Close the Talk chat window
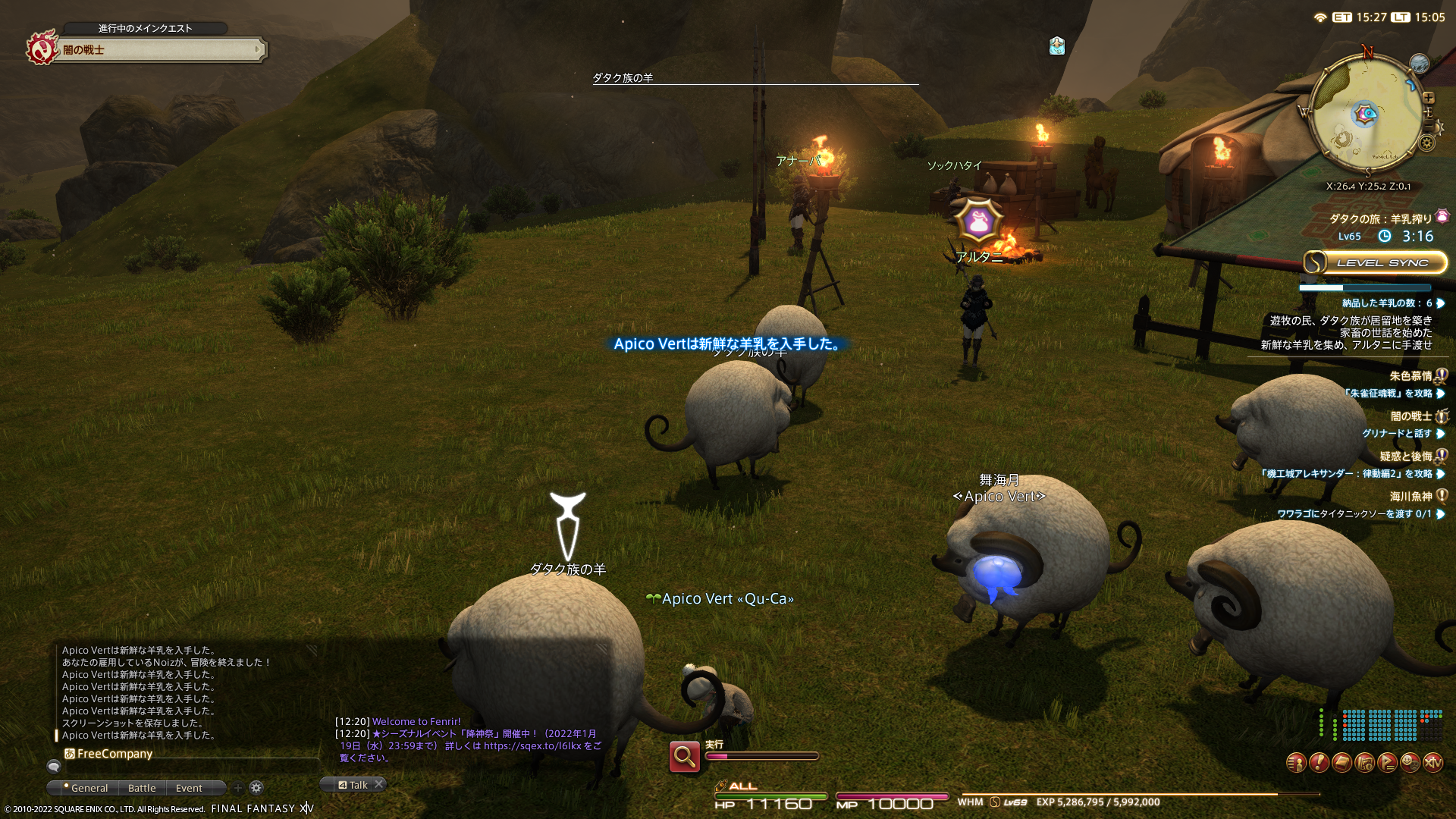The image size is (1456, 819). pos(379,784)
